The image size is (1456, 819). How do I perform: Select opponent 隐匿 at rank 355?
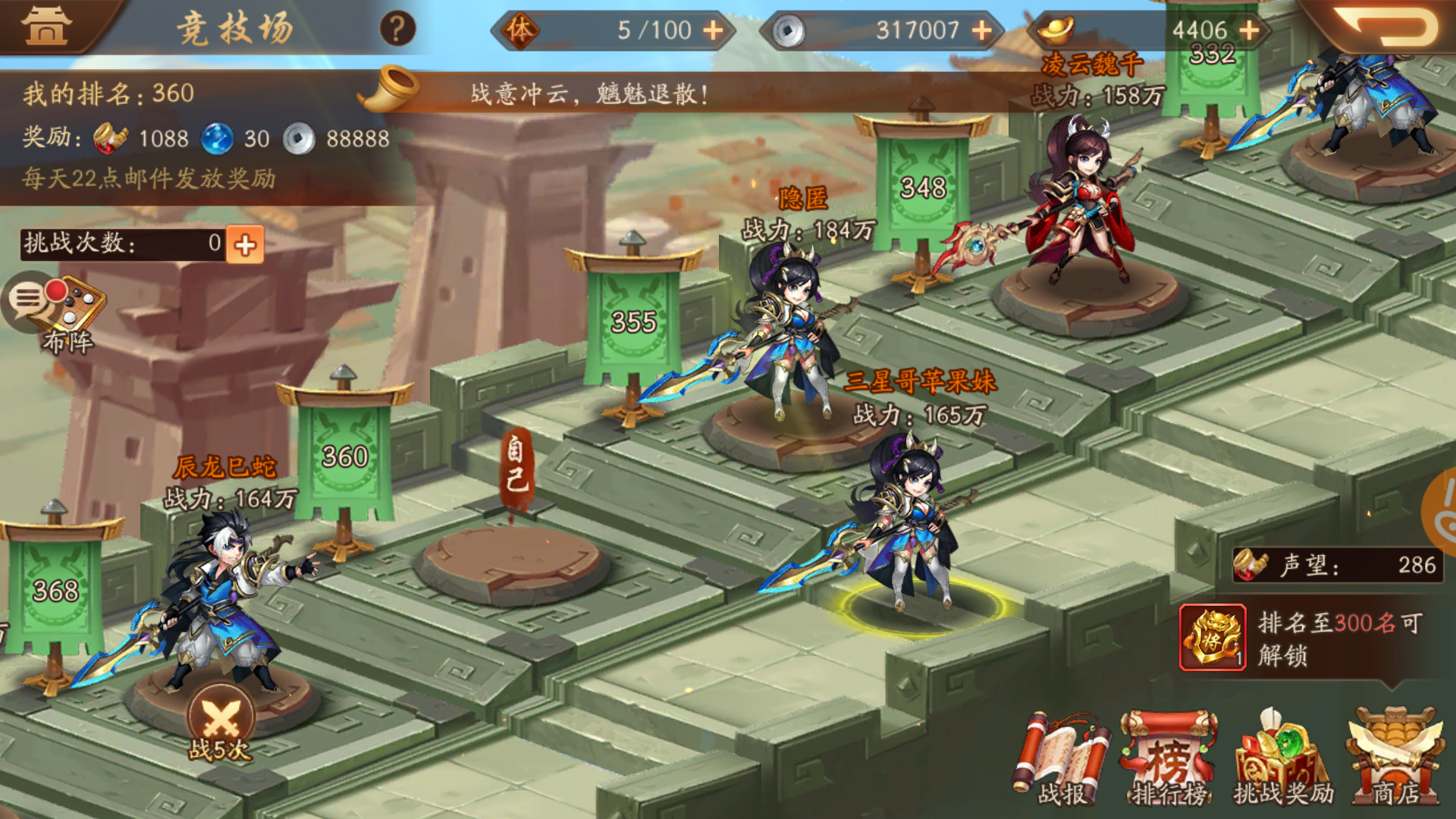point(789,334)
